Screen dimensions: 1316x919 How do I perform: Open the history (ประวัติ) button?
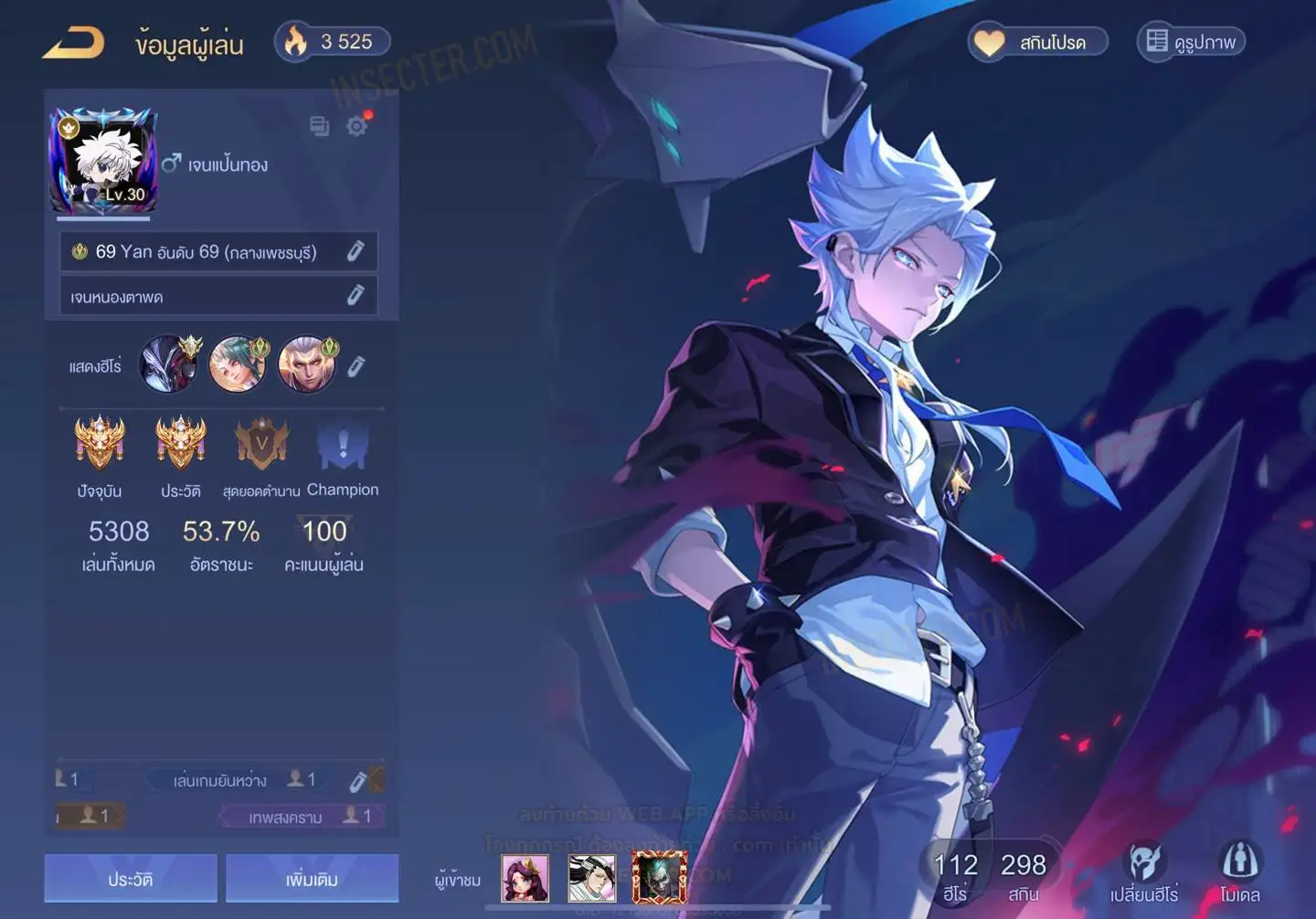point(131,879)
